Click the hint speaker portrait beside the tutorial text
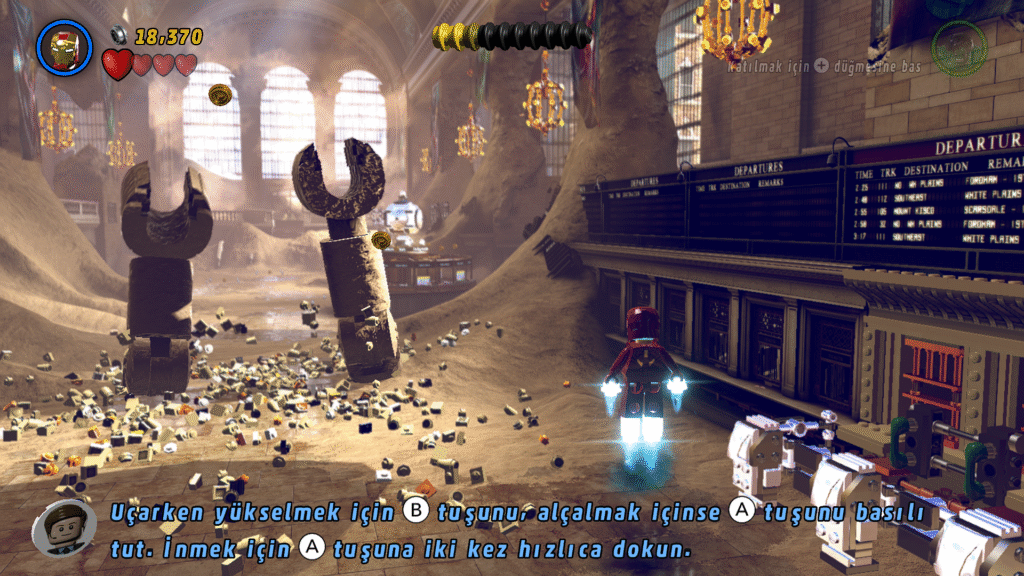The height and width of the screenshot is (576, 1024). 63,526
